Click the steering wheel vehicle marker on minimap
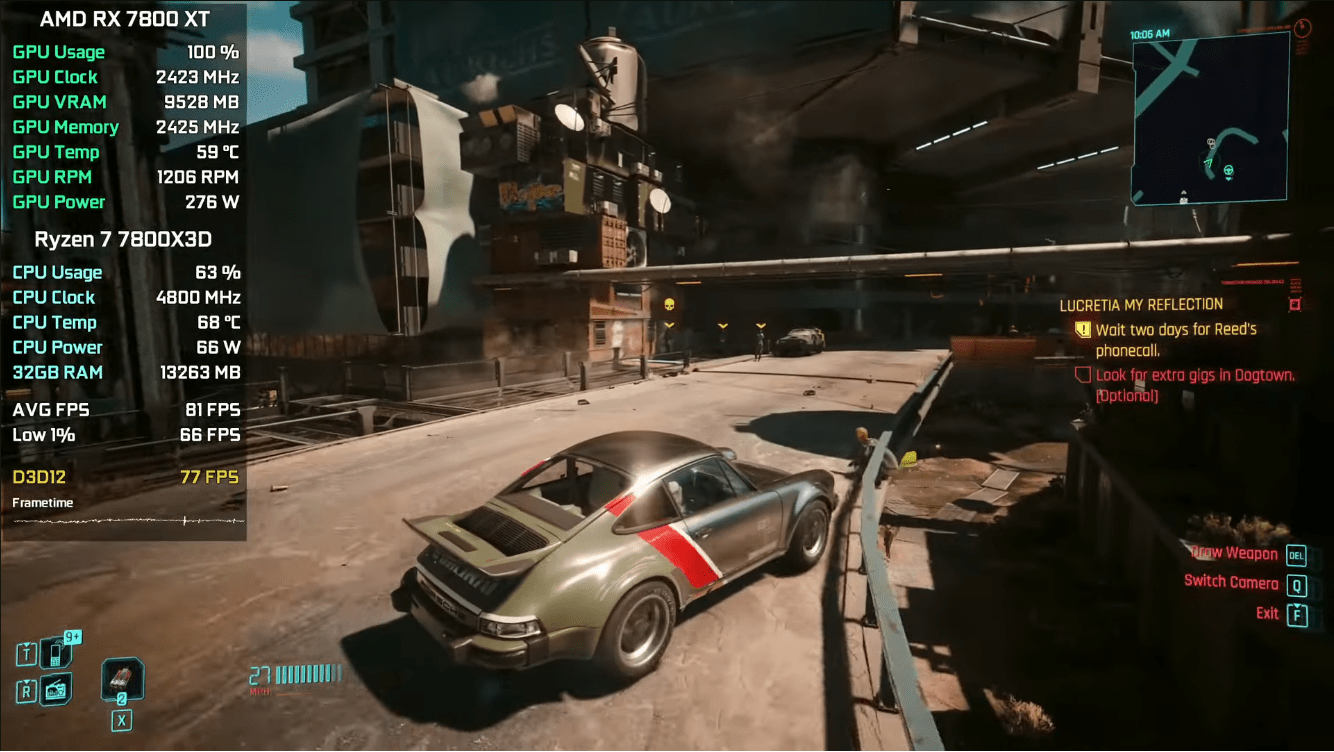 pyautogui.click(x=1229, y=172)
